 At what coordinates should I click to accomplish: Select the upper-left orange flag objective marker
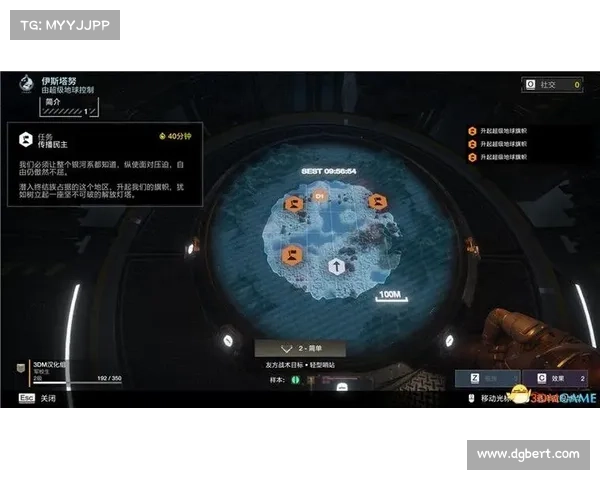coord(294,204)
